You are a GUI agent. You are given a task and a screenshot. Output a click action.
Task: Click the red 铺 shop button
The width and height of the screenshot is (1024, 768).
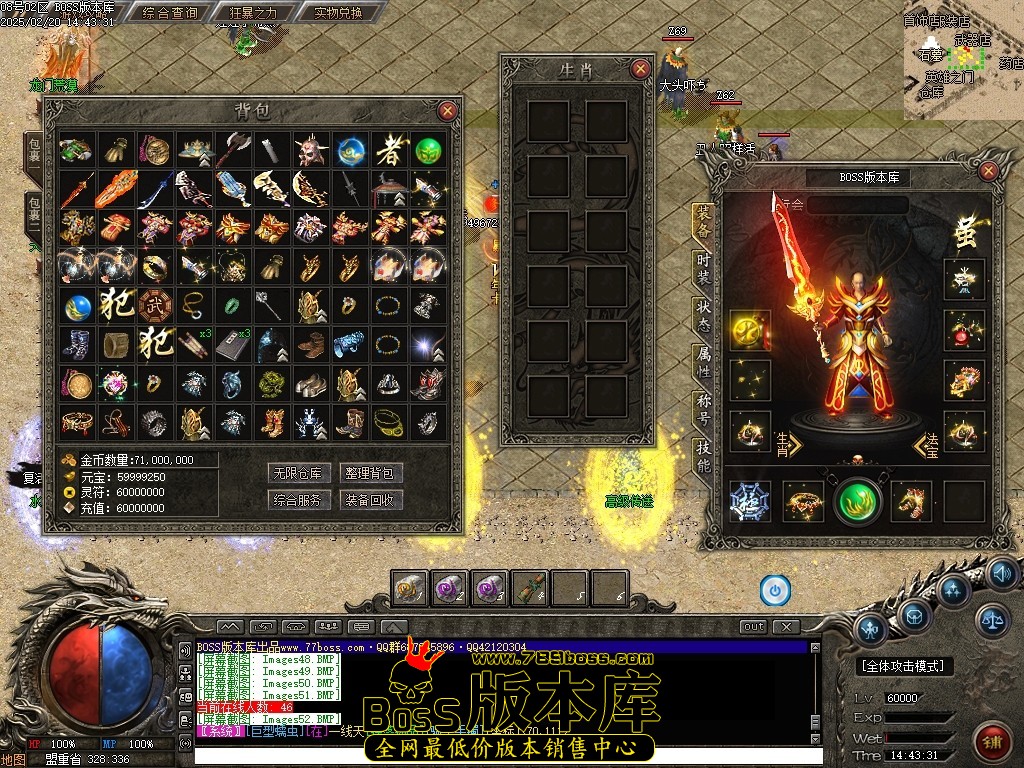993,742
